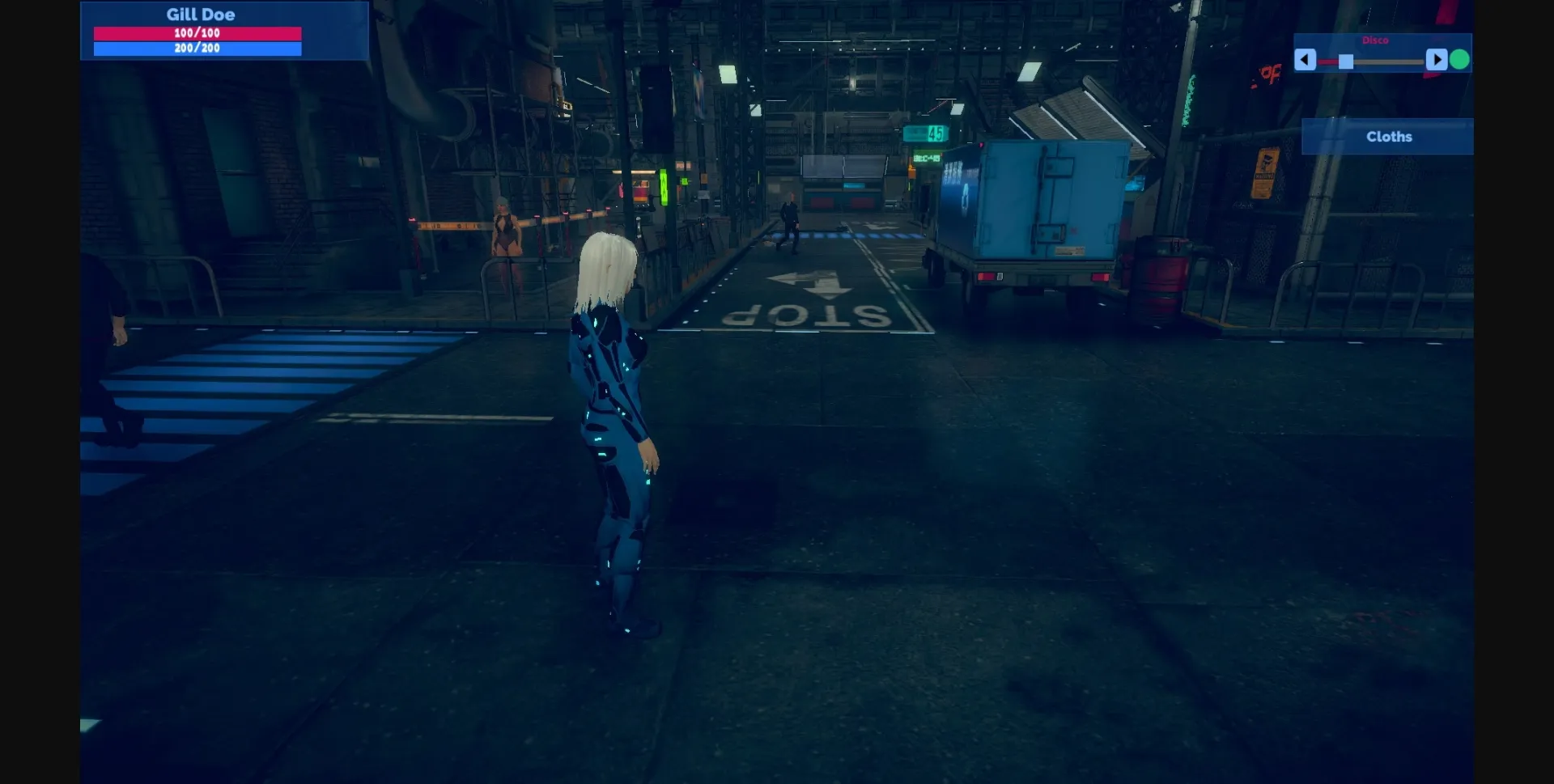Click the Gill Doe nameplate
This screenshot has width=1554, height=784.
coord(199,14)
